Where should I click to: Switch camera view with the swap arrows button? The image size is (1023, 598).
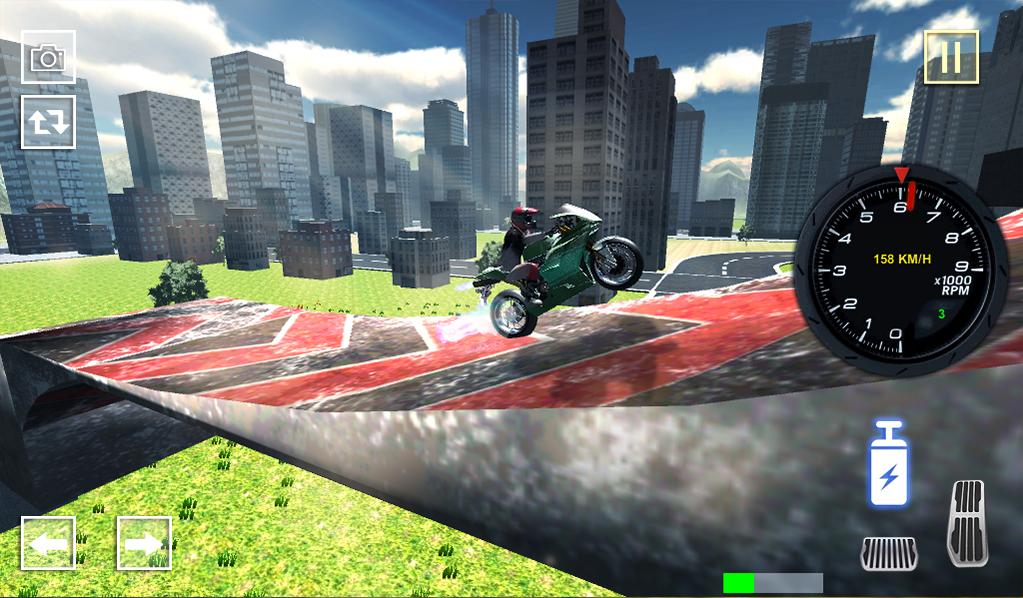point(48,122)
